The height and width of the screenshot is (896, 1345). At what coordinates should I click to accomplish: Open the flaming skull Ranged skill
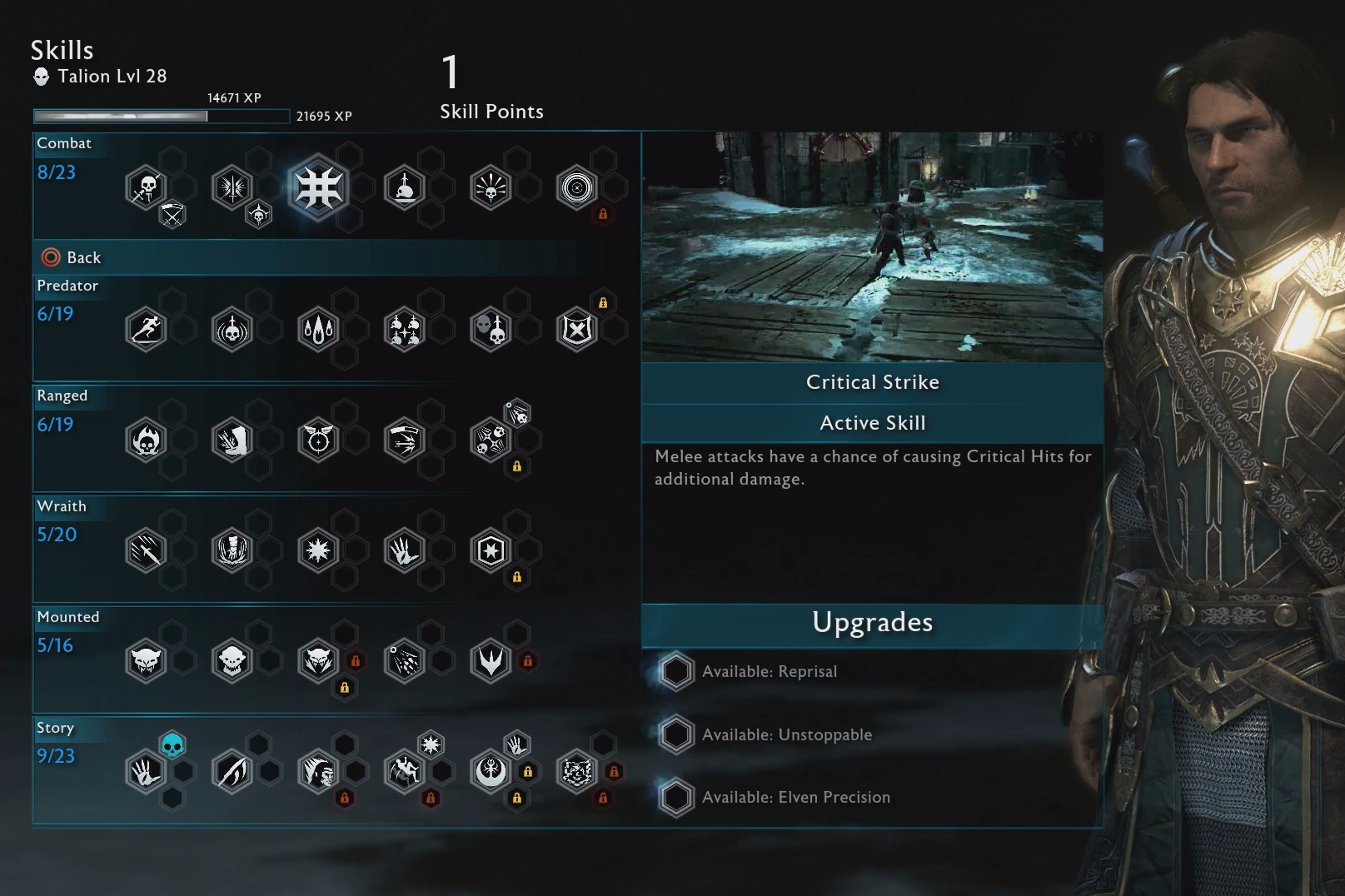(146, 441)
